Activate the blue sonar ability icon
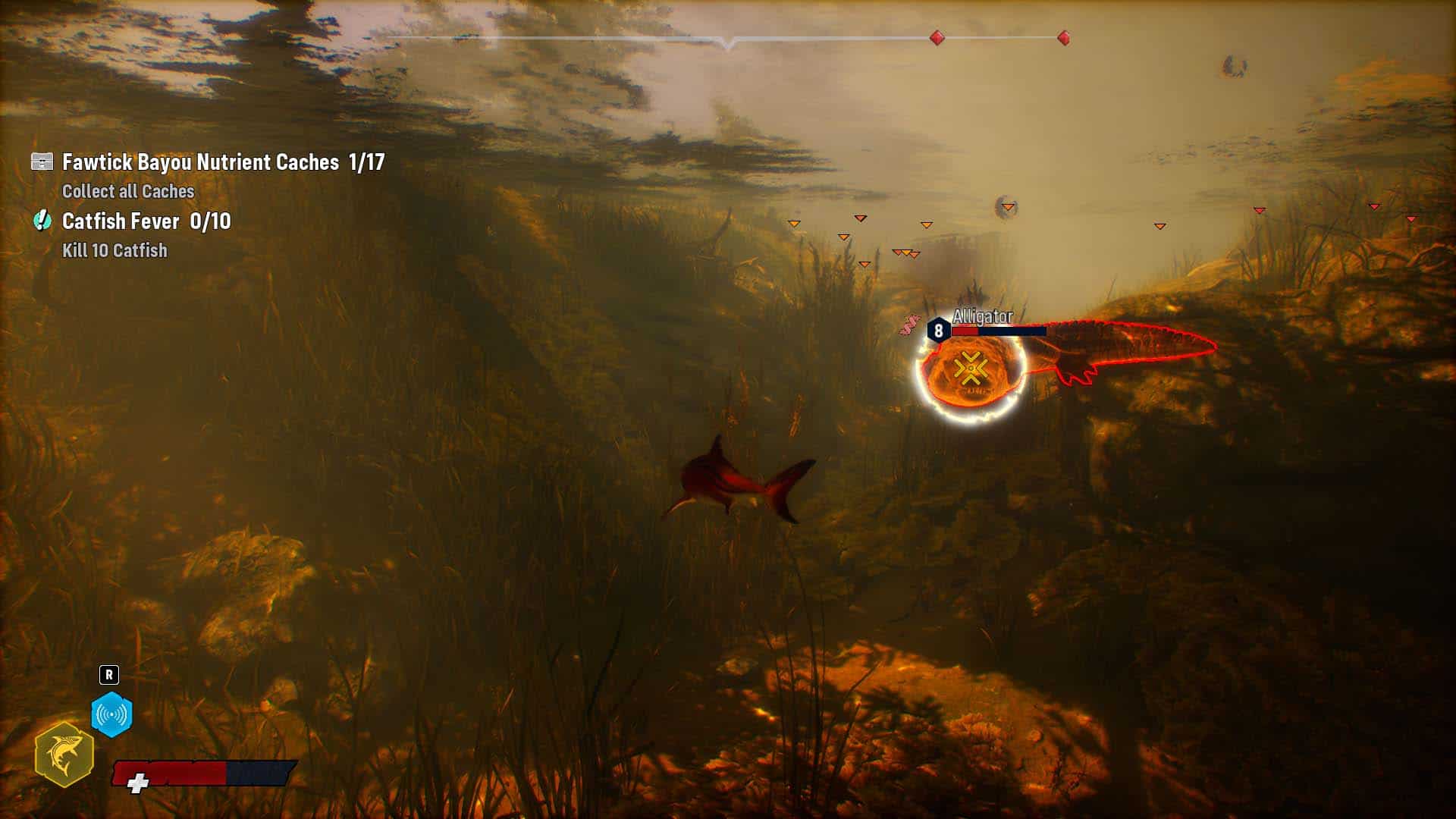Viewport: 1456px width, 819px height. [x=111, y=714]
